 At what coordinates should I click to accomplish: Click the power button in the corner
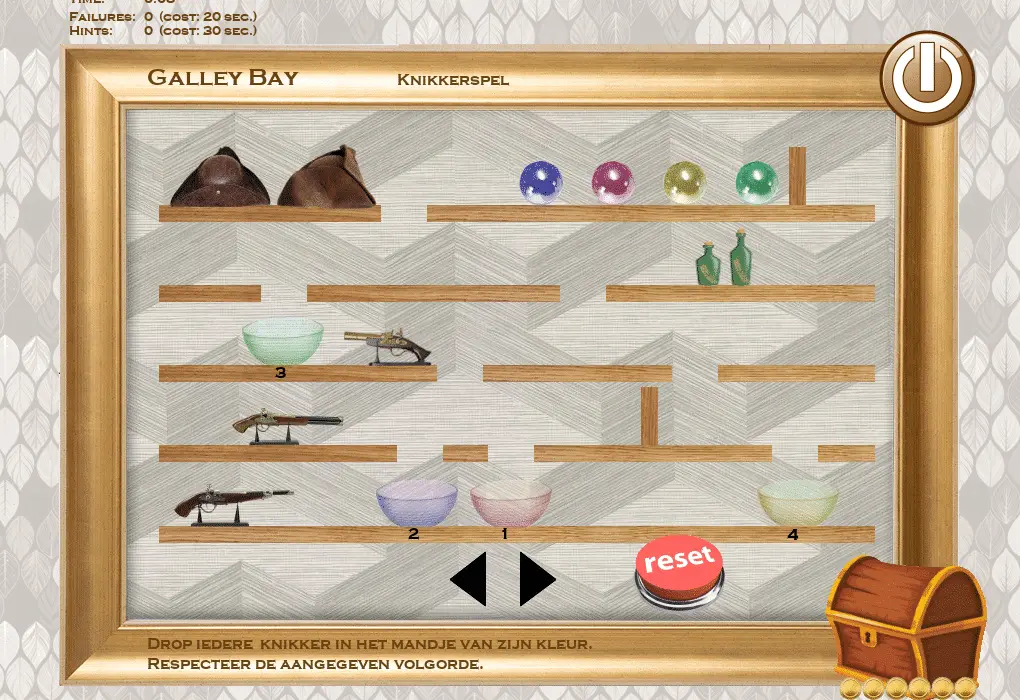927,78
